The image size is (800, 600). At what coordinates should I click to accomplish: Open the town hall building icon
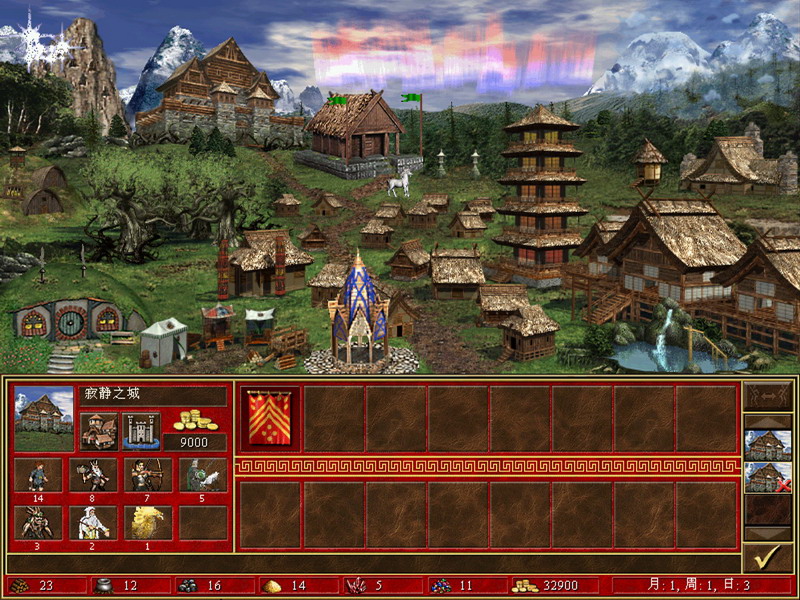(x=98, y=431)
